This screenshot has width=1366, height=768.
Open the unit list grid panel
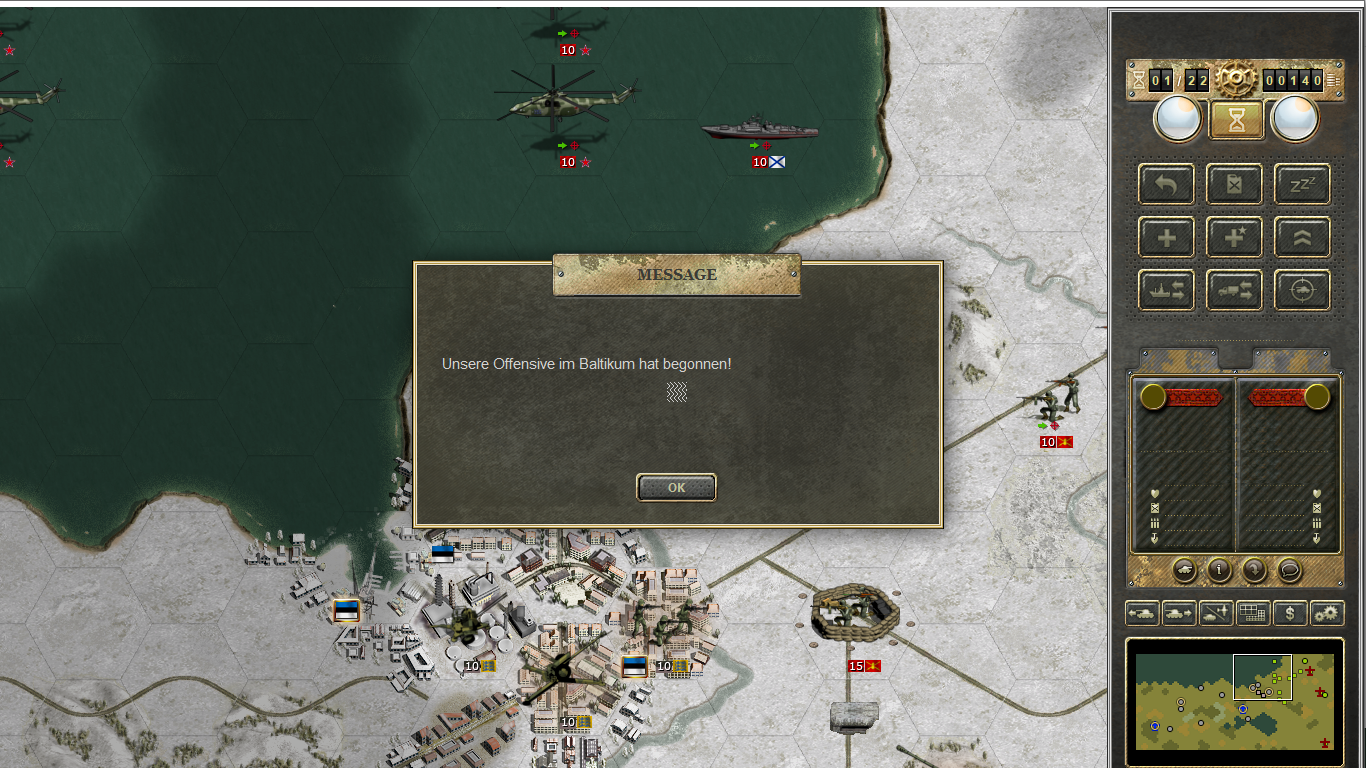pyautogui.click(x=1253, y=613)
